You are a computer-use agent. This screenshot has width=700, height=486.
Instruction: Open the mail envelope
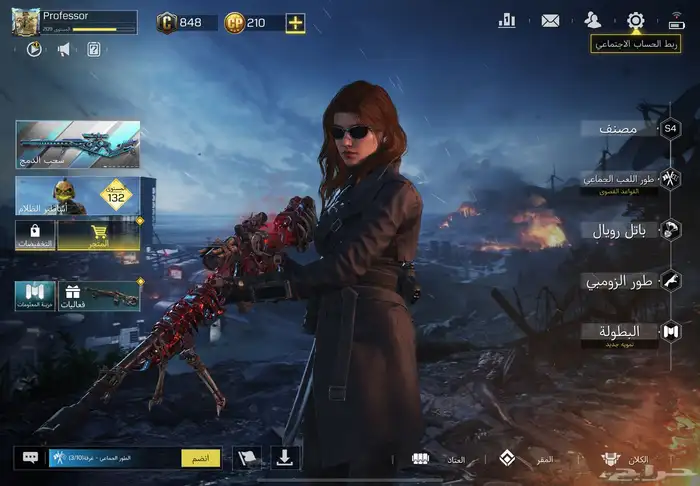[x=550, y=19]
